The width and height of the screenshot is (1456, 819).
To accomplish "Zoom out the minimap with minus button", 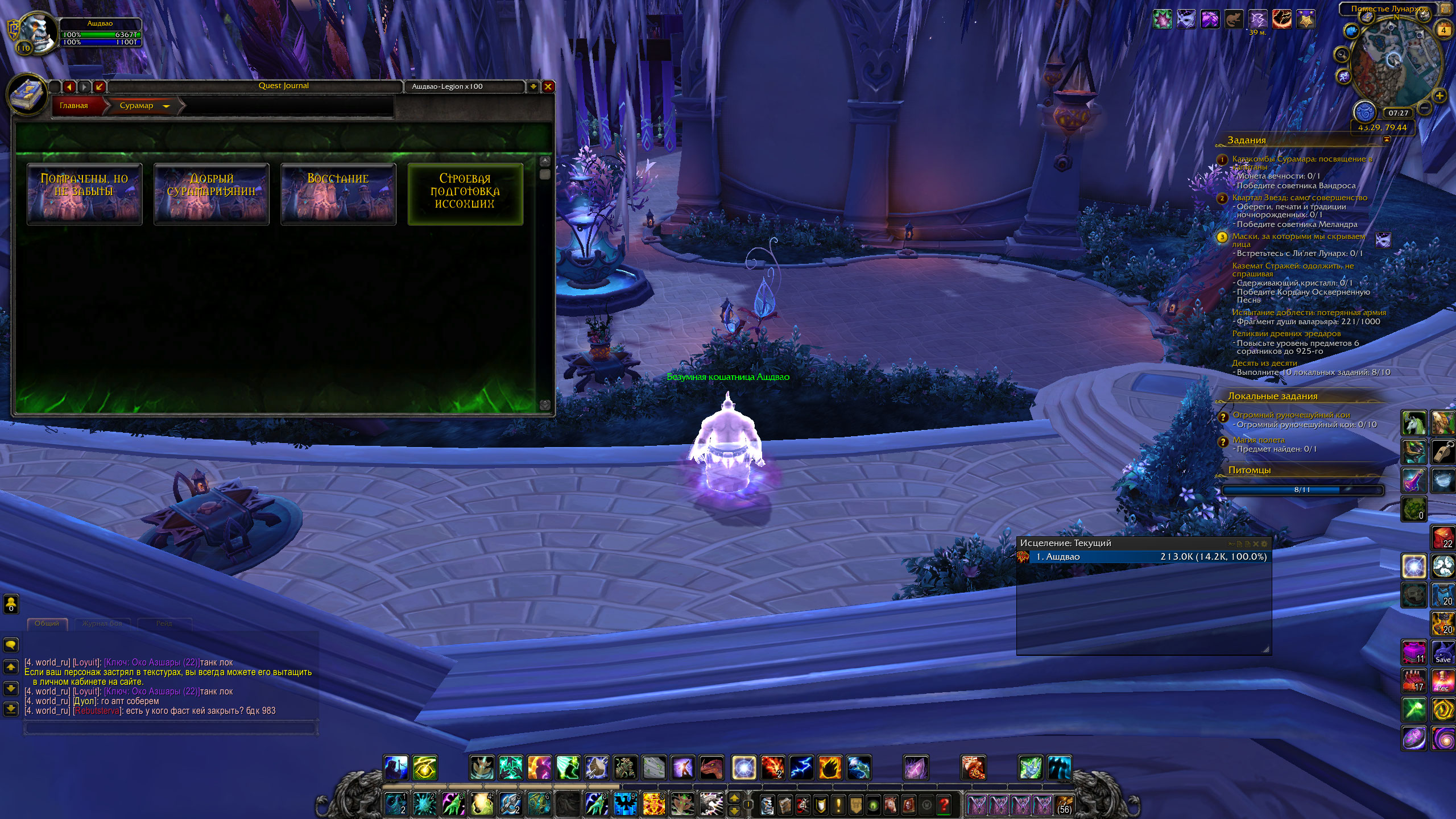I will point(1424,107).
